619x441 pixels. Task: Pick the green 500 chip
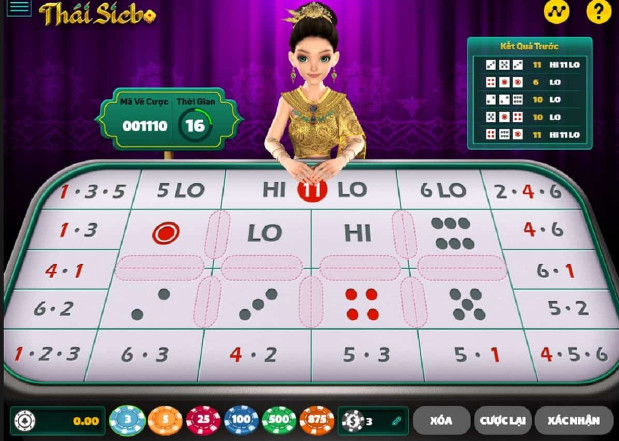pyautogui.click(x=279, y=421)
